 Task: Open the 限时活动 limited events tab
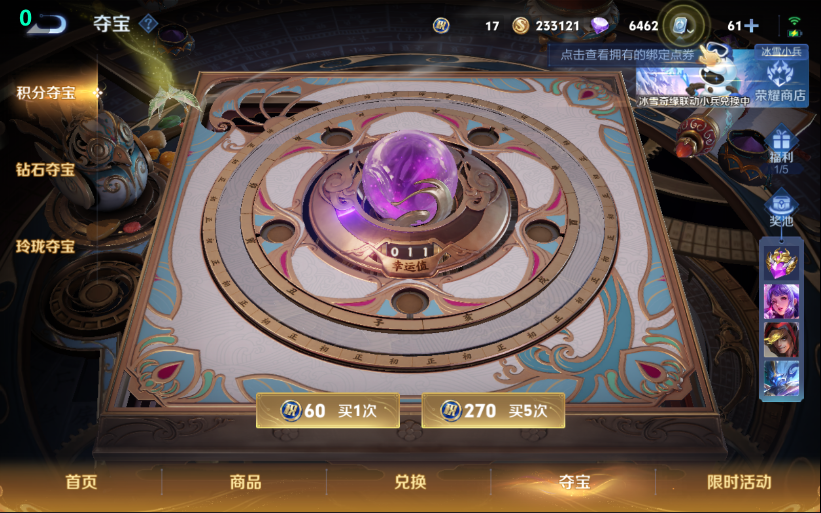[x=739, y=482]
